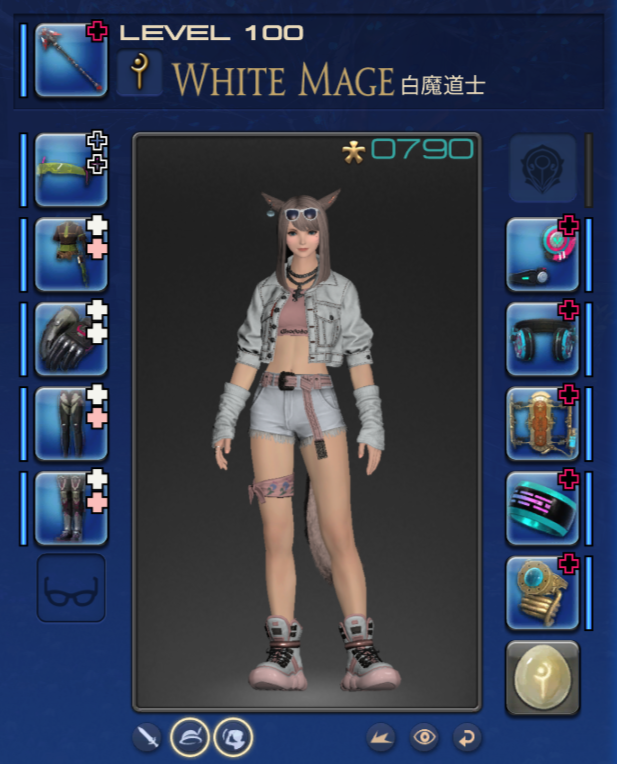Select the red staff main weapon slot
The image size is (617, 764).
[x=70, y=61]
